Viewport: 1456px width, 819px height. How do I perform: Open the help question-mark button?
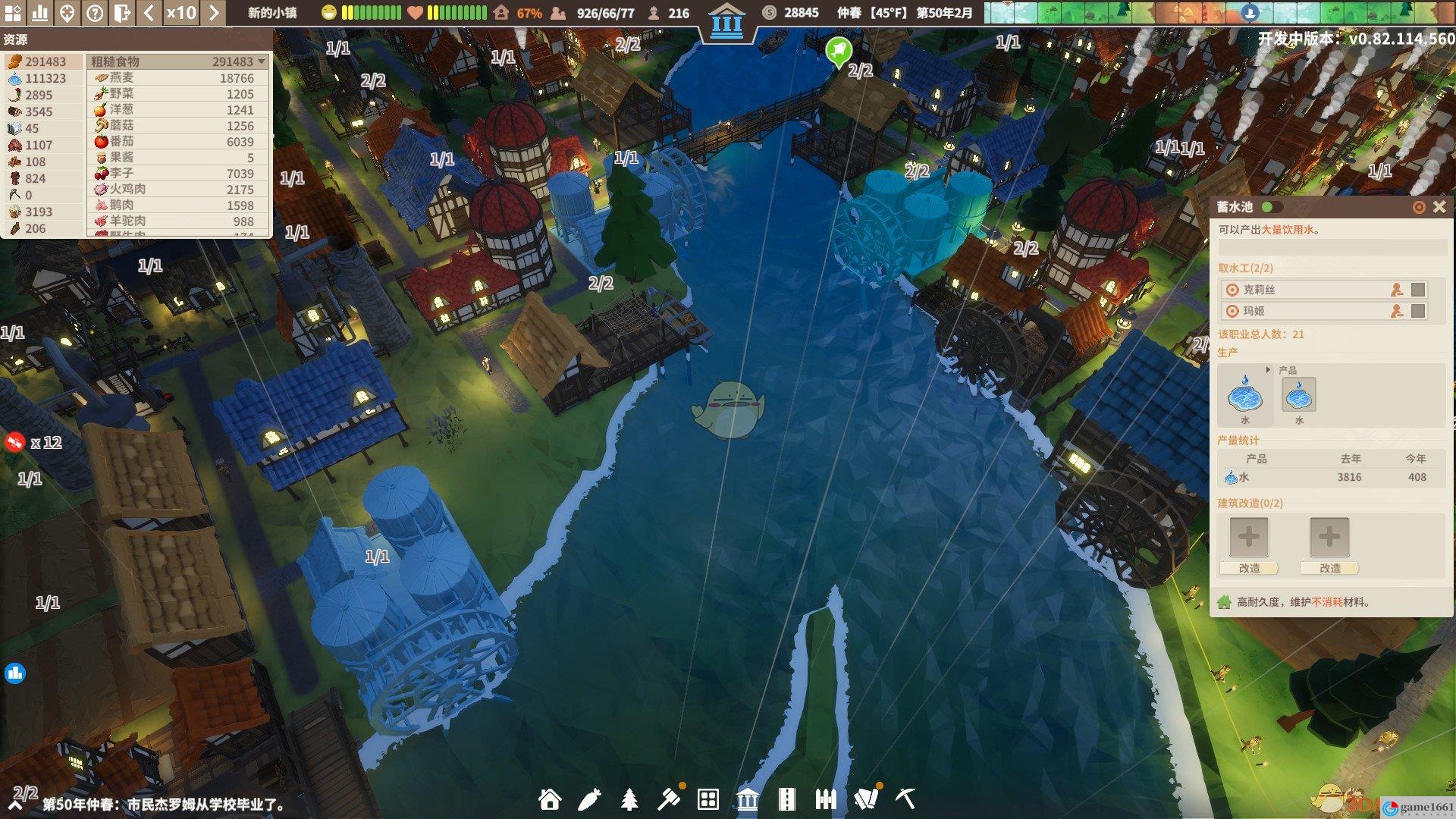click(95, 13)
